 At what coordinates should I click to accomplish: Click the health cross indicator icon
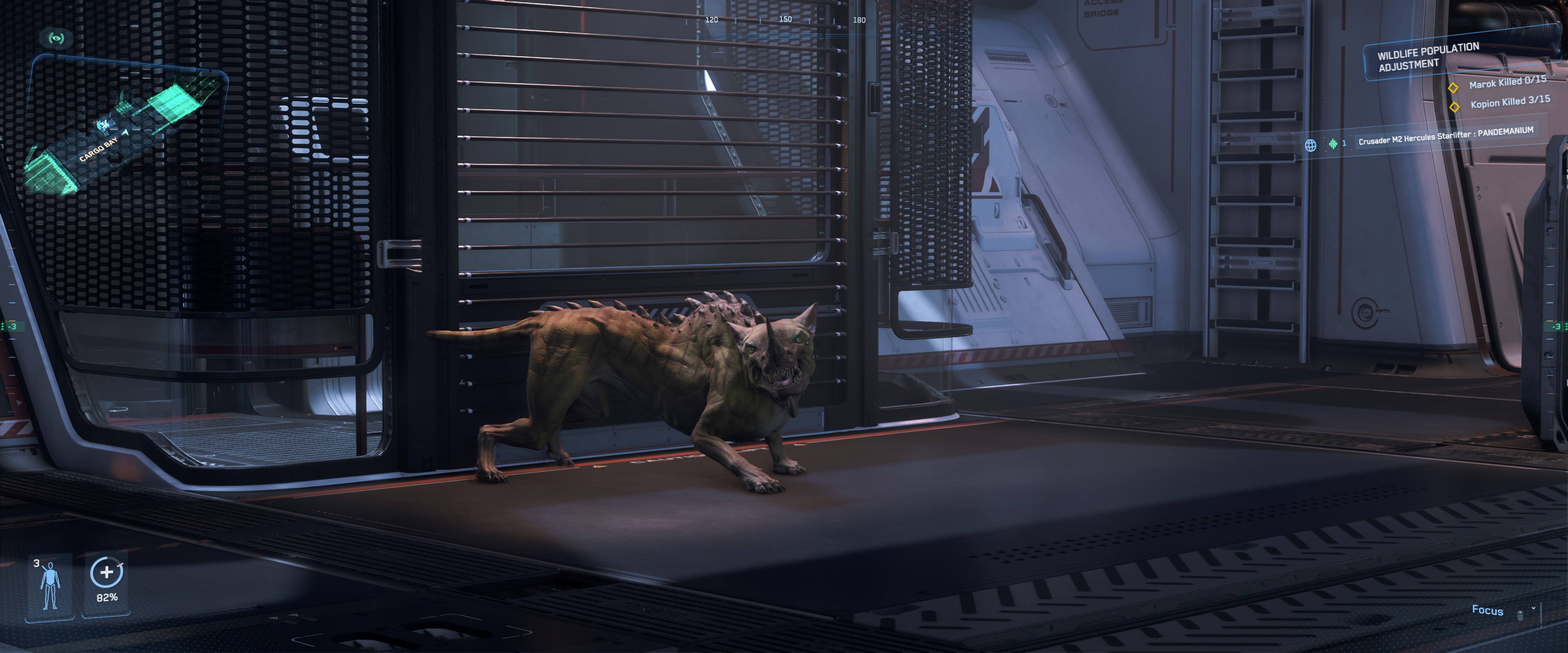107,572
